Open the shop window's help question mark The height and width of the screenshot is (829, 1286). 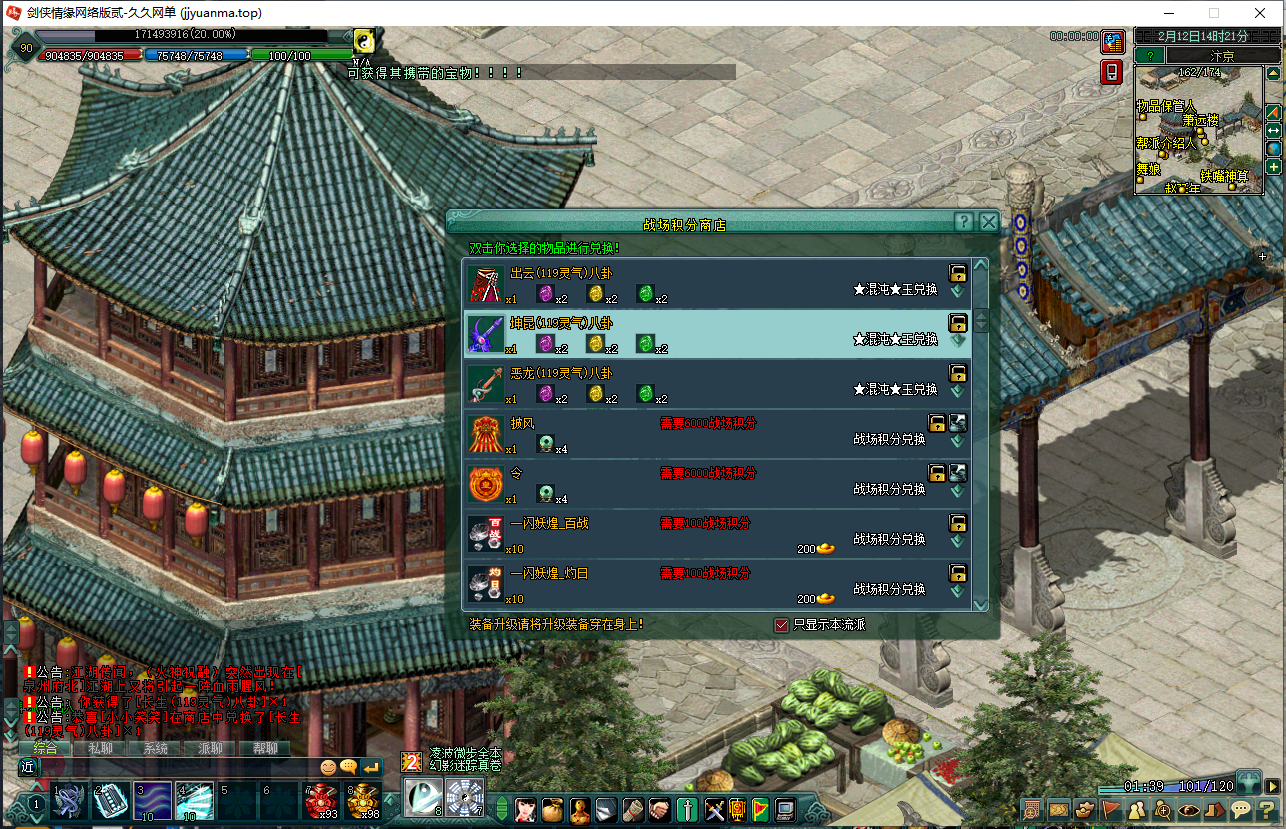click(x=963, y=222)
